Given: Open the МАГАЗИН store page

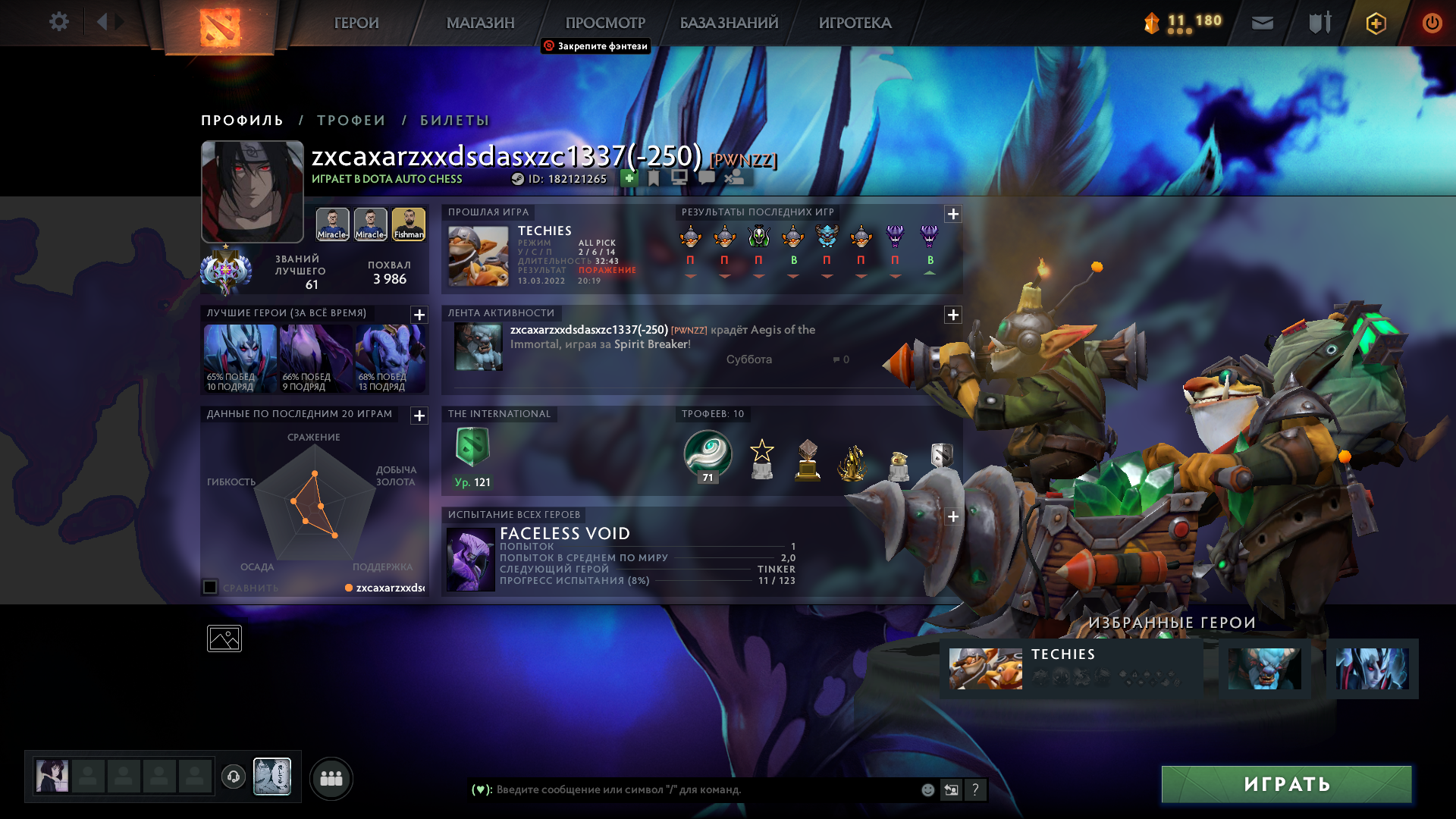Looking at the screenshot, I should click(x=480, y=23).
